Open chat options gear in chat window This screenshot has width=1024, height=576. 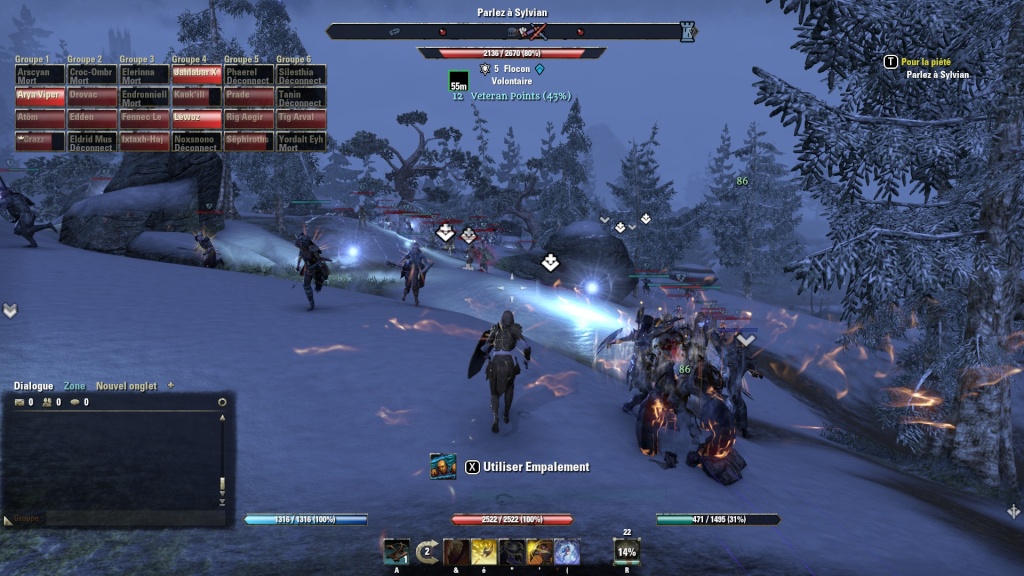222,402
